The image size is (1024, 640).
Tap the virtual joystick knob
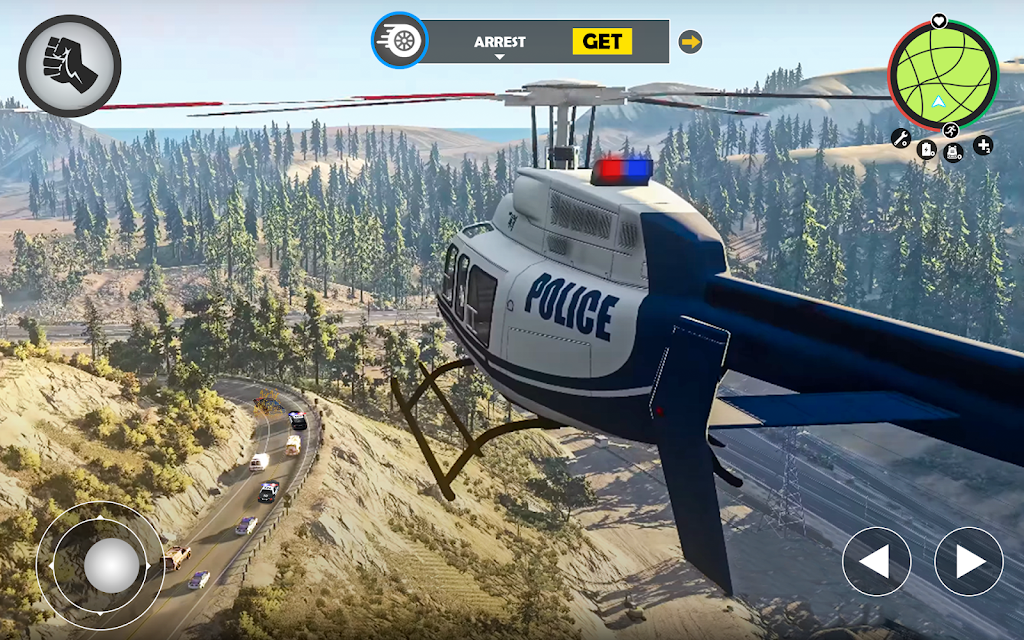tap(111, 565)
